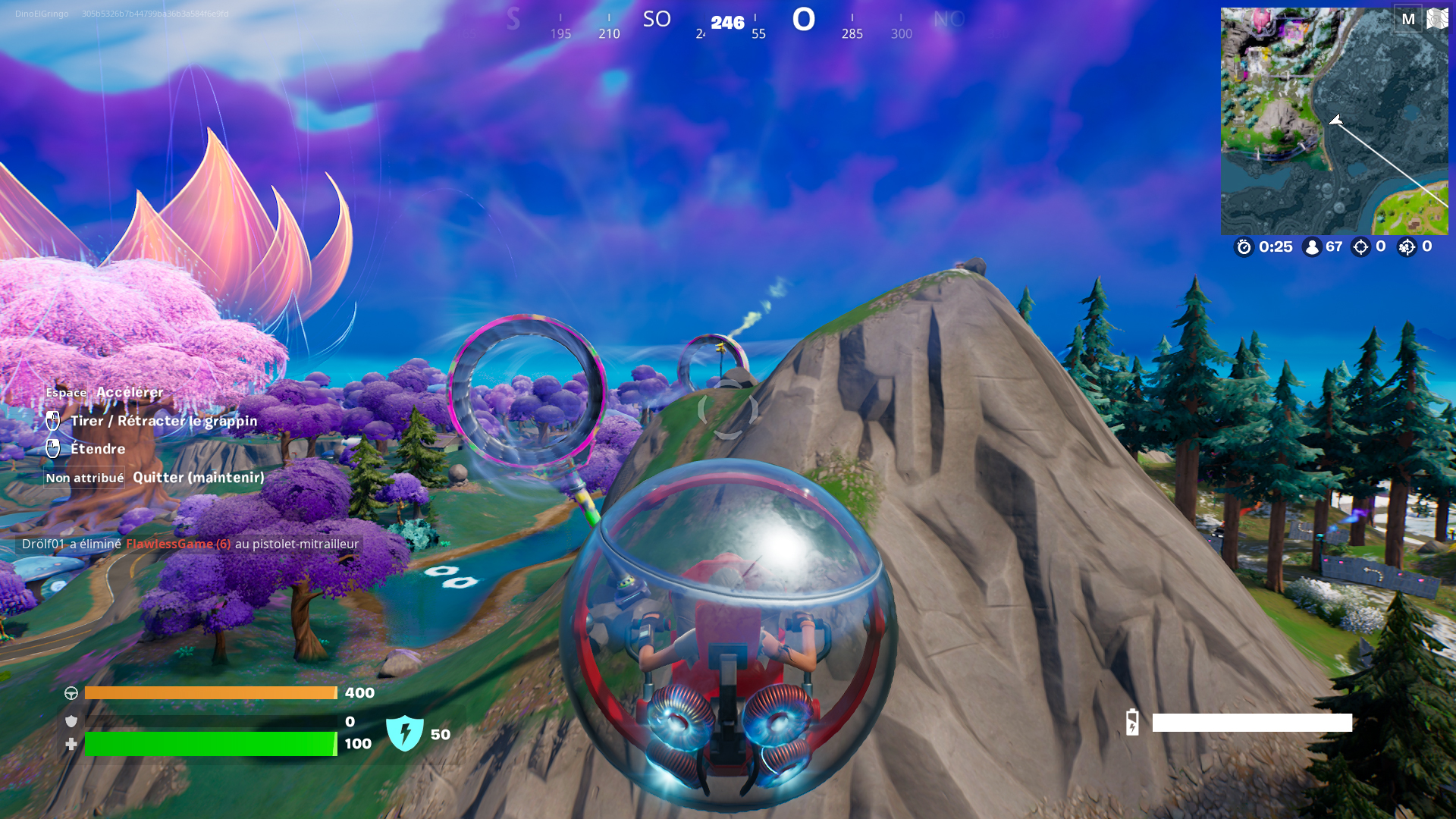Click the battery icon near bottom-right fuel gauge
This screenshot has width=1456, height=819.
click(x=1132, y=723)
